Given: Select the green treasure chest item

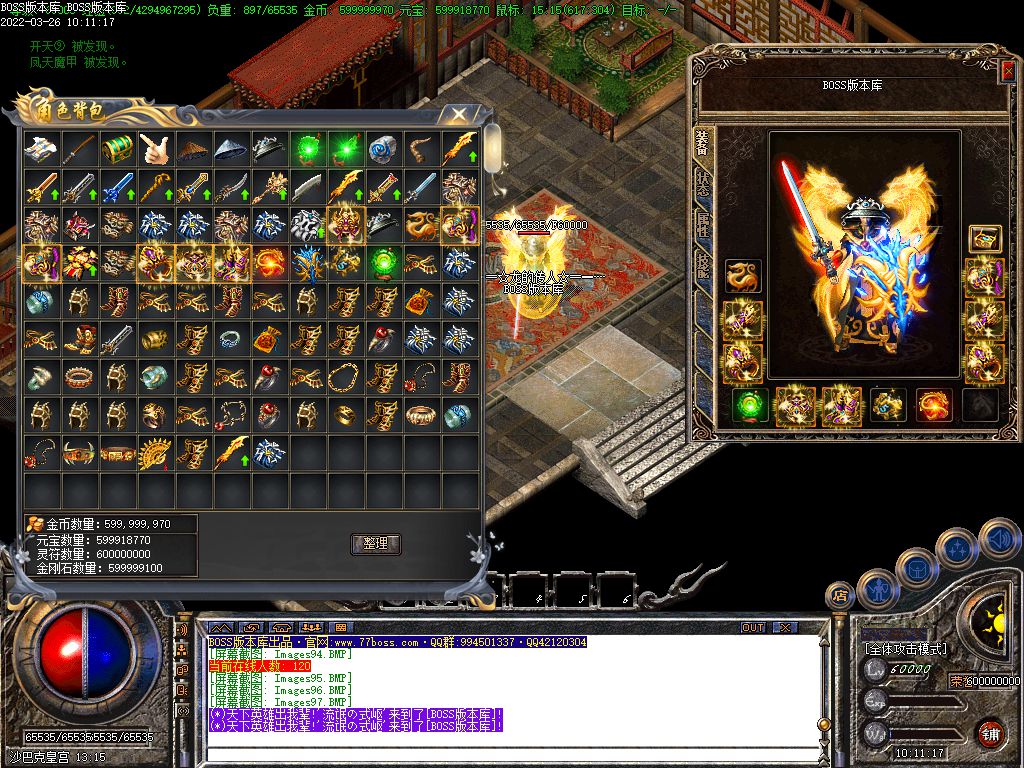Looking at the screenshot, I should tap(118, 149).
